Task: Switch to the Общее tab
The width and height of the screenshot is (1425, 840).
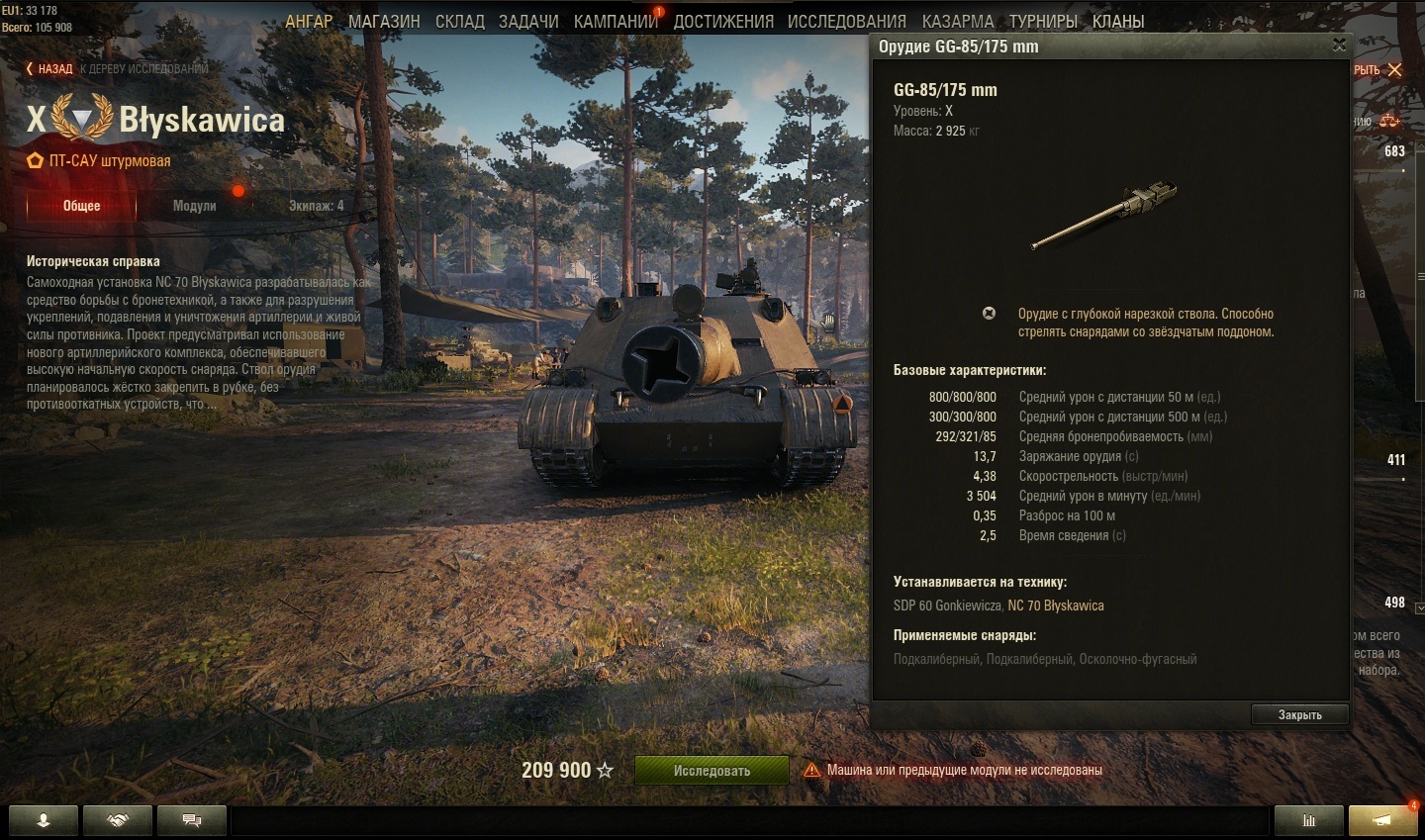Action: coord(82,206)
